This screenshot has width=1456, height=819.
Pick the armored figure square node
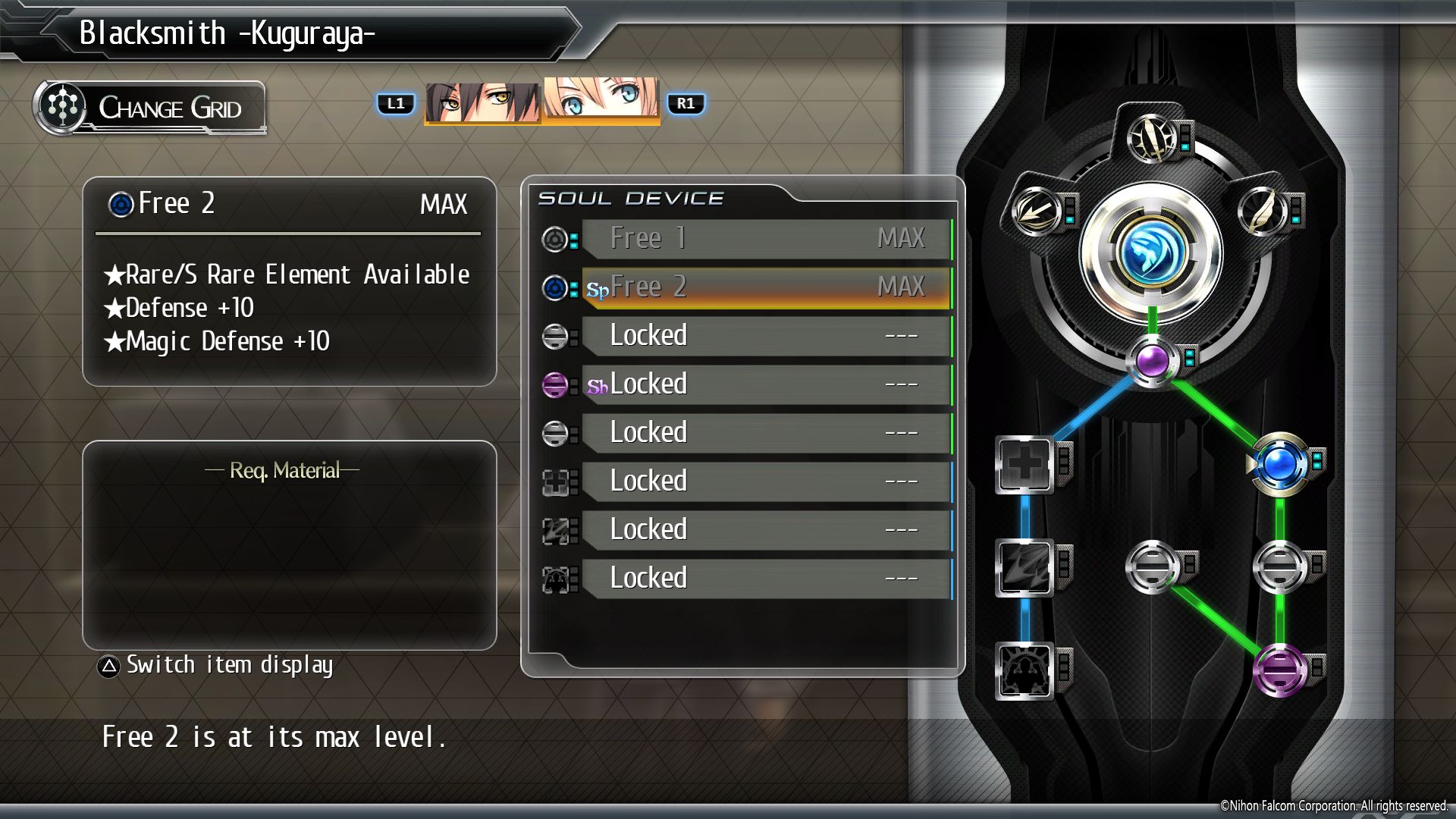(x=1024, y=670)
